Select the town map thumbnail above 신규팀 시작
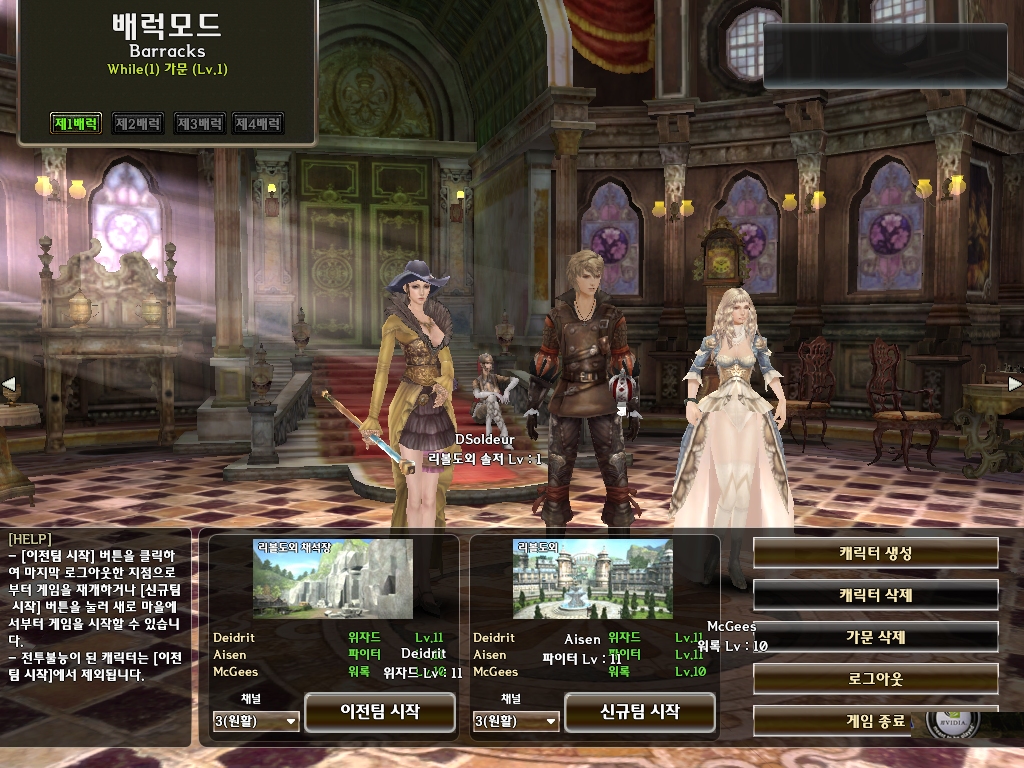This screenshot has width=1024, height=768. click(x=592, y=579)
